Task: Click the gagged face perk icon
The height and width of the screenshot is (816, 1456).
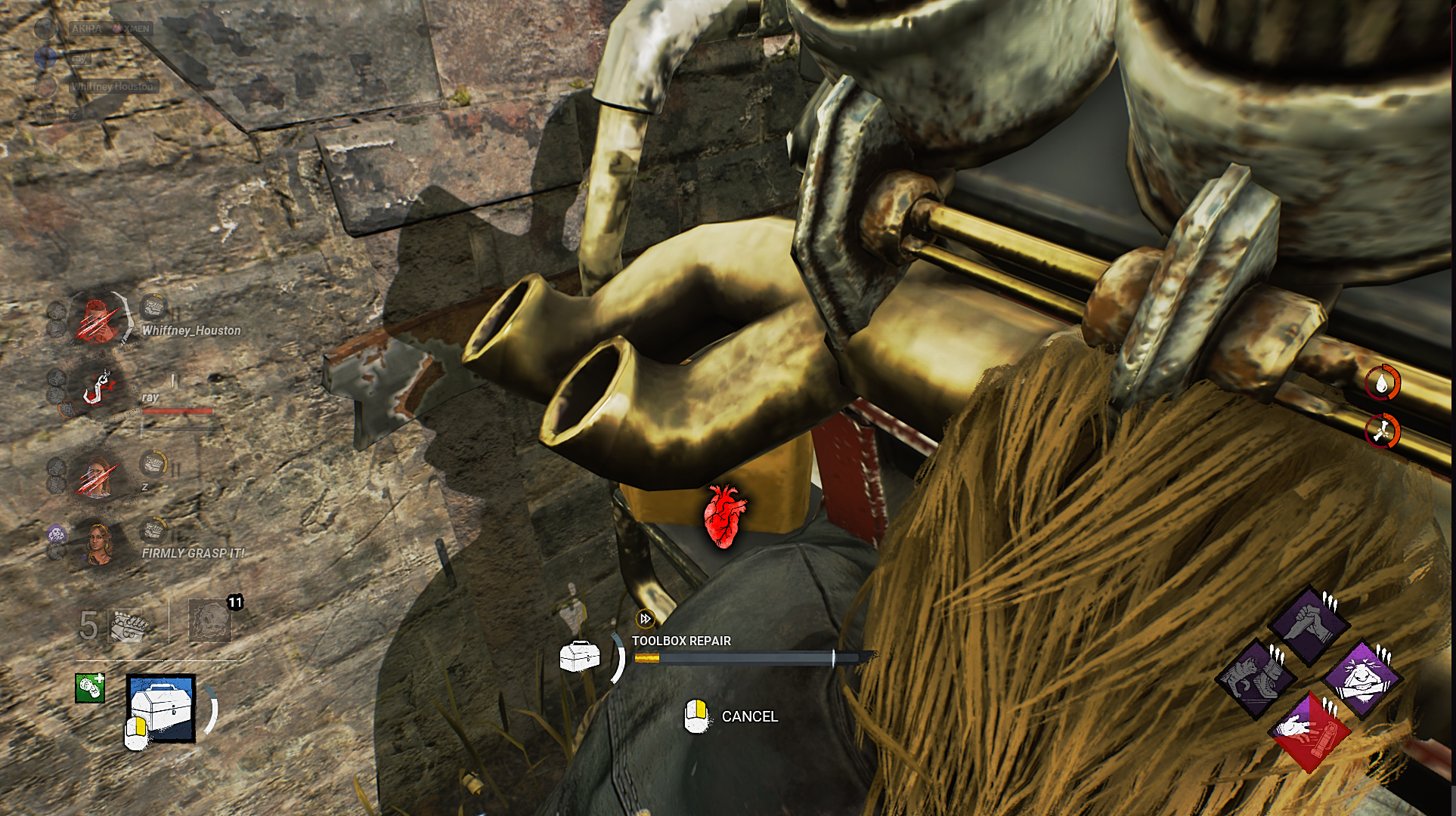Action: 1362,678
